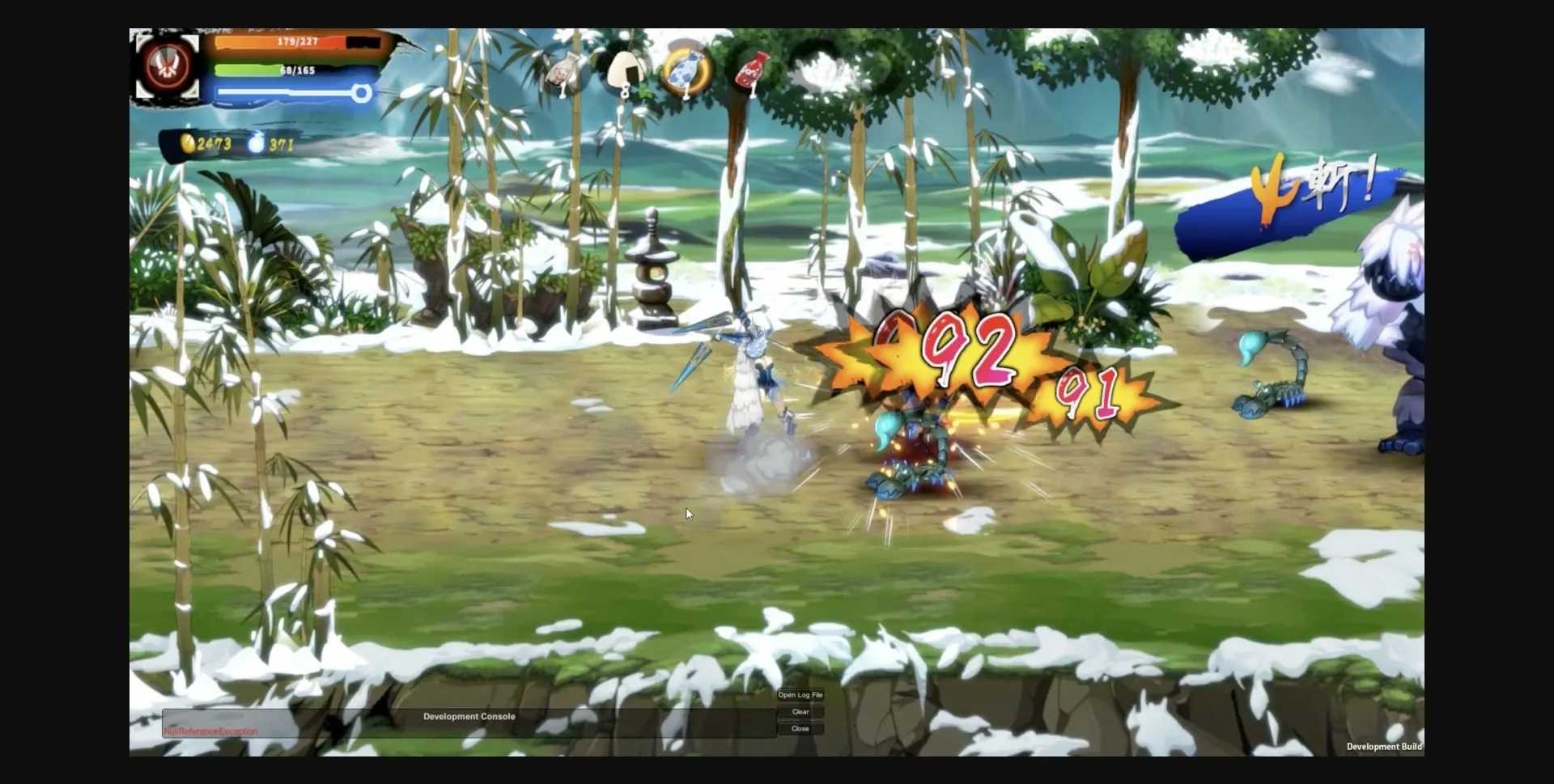Click the gold coin currency icon
Screen dimensions: 1554x784
(x=186, y=145)
